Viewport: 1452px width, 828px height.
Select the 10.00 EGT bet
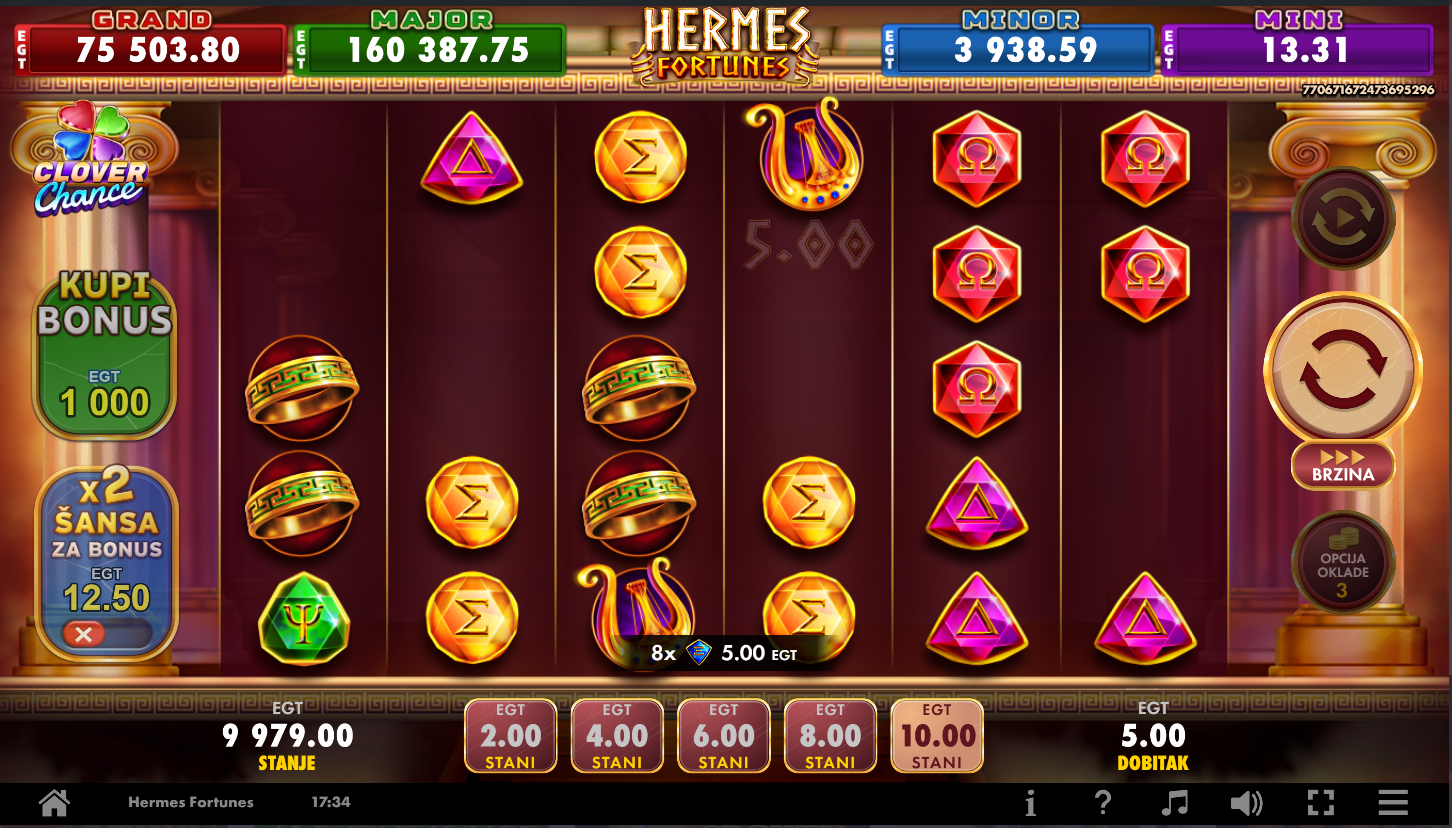click(x=937, y=736)
